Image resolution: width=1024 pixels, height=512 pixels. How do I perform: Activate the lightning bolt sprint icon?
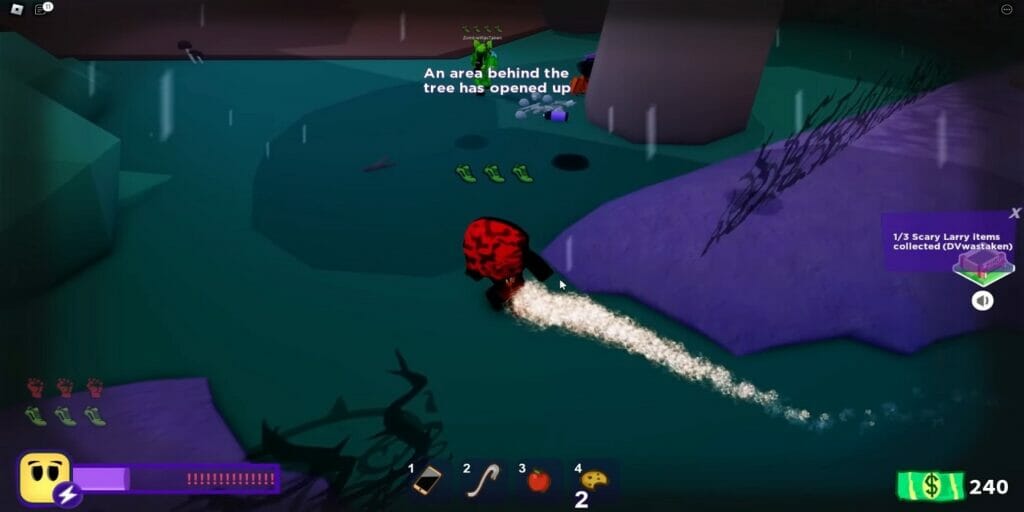click(67, 494)
